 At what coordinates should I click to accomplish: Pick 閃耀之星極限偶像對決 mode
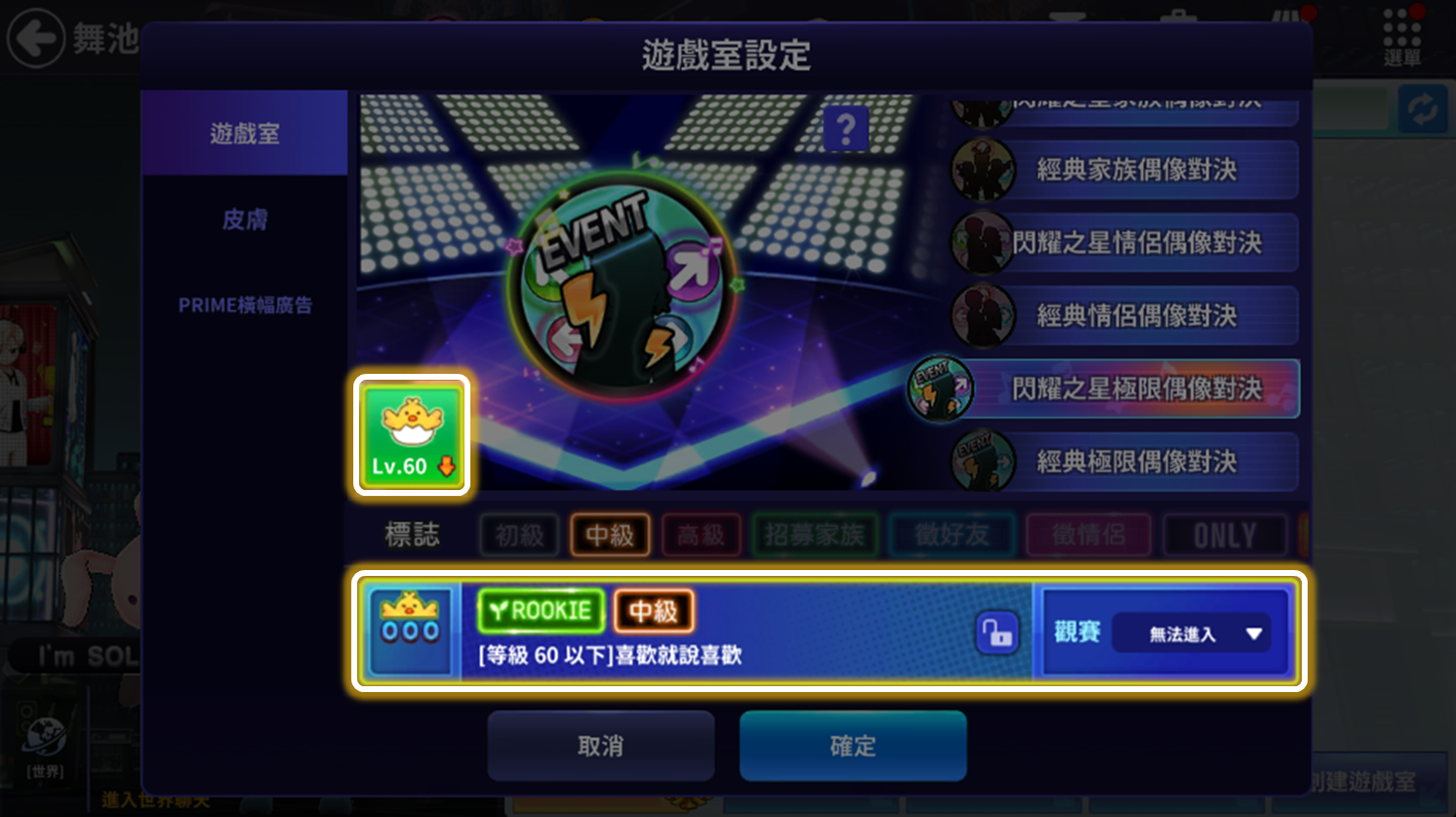pyautogui.click(x=1136, y=388)
